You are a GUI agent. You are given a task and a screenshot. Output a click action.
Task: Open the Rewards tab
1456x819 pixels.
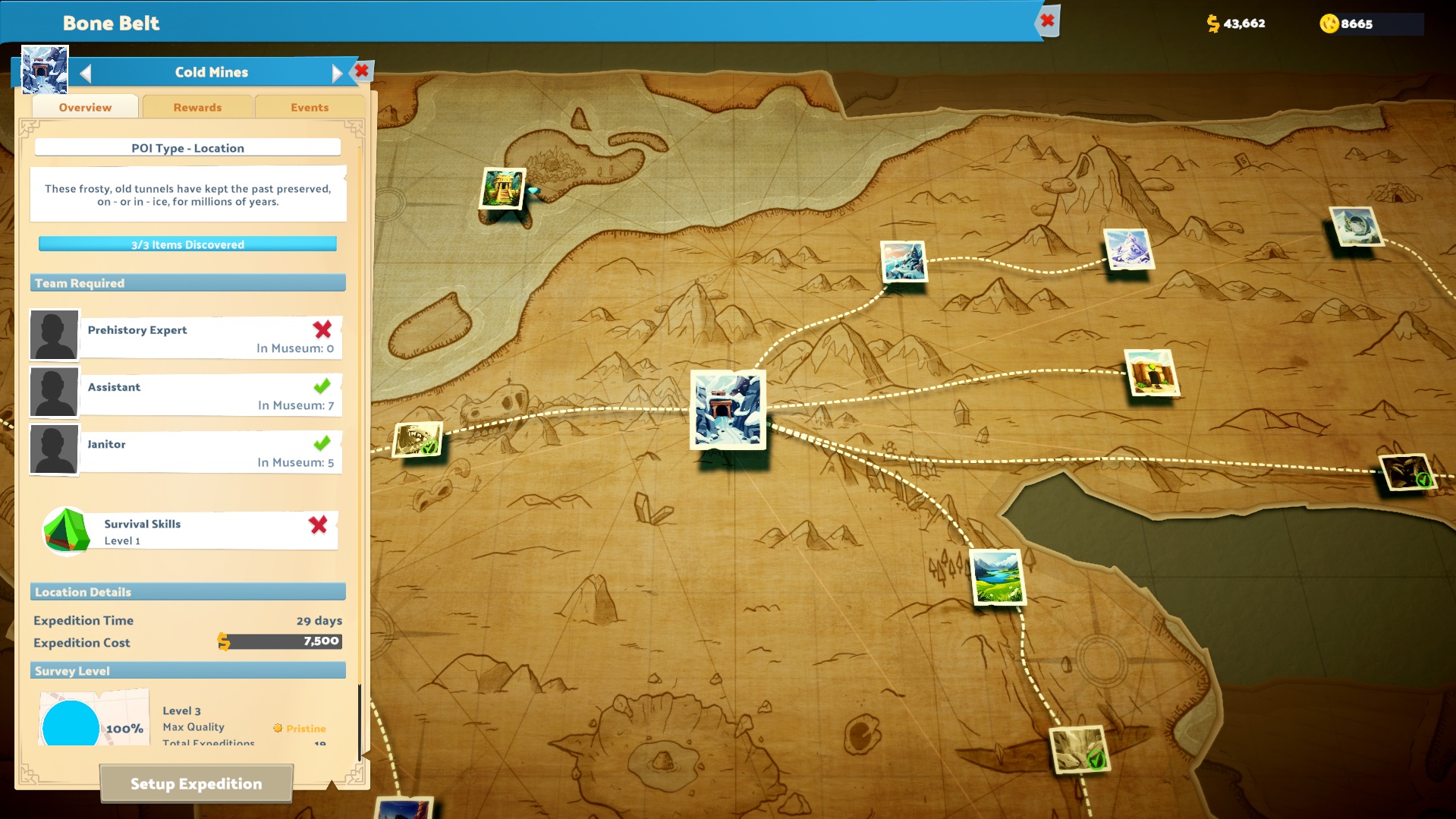[x=197, y=106]
